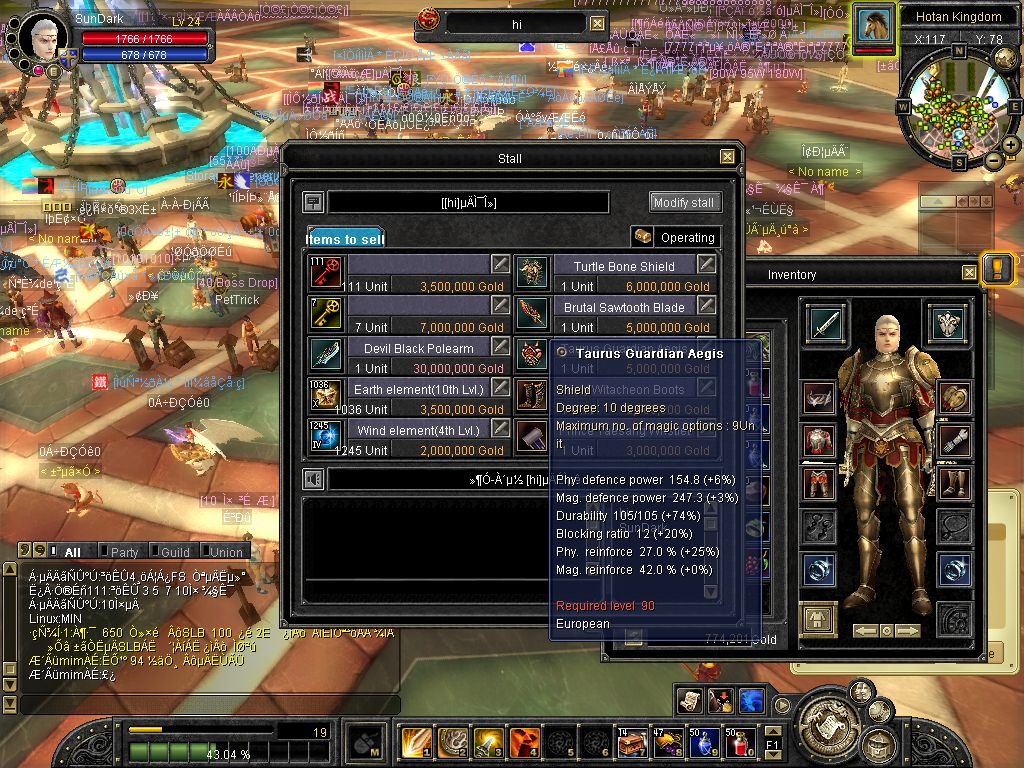Click the equipped chest armor slot
1024x768 pixels.
point(820,441)
